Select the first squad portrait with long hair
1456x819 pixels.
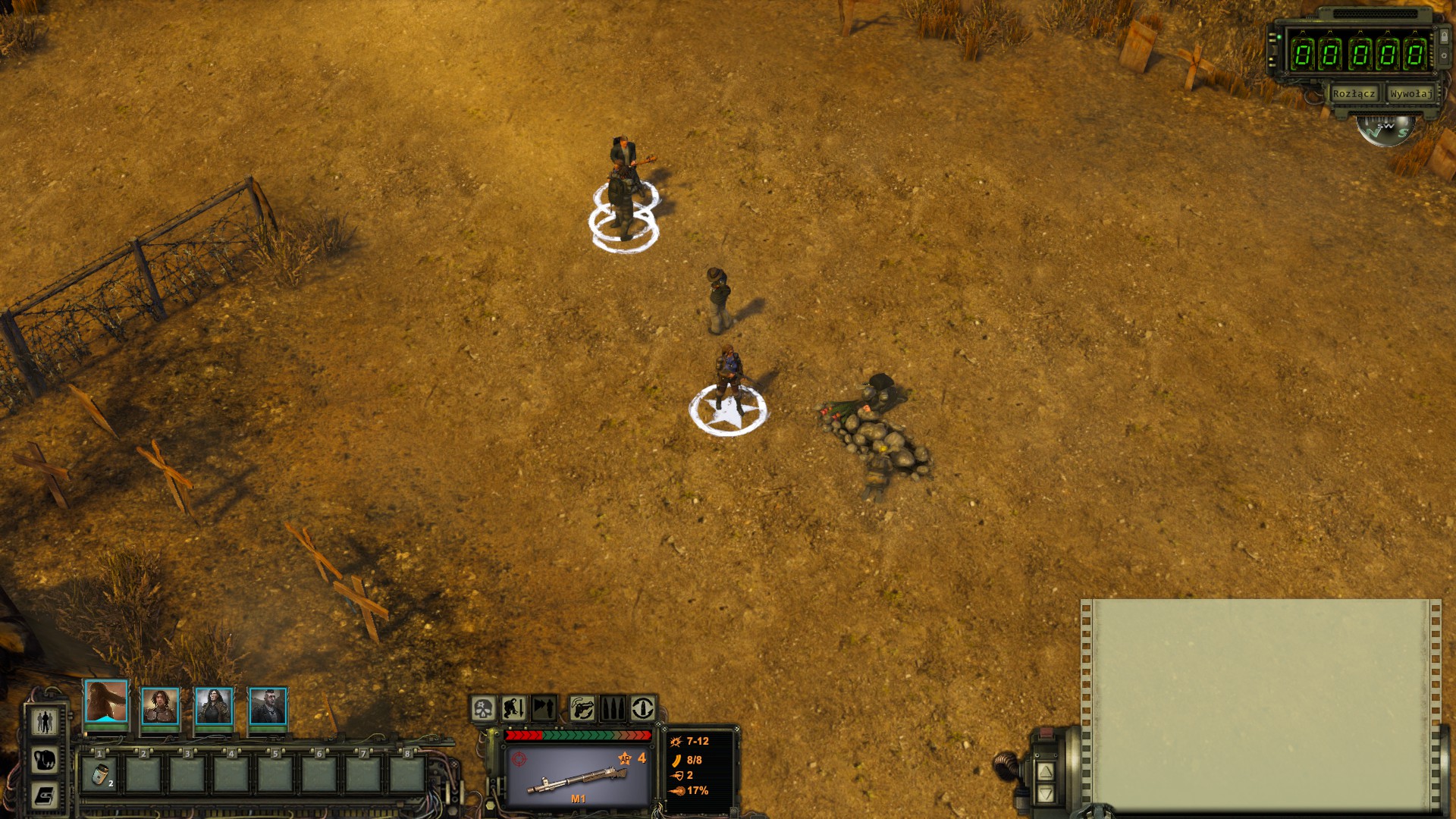(x=106, y=701)
